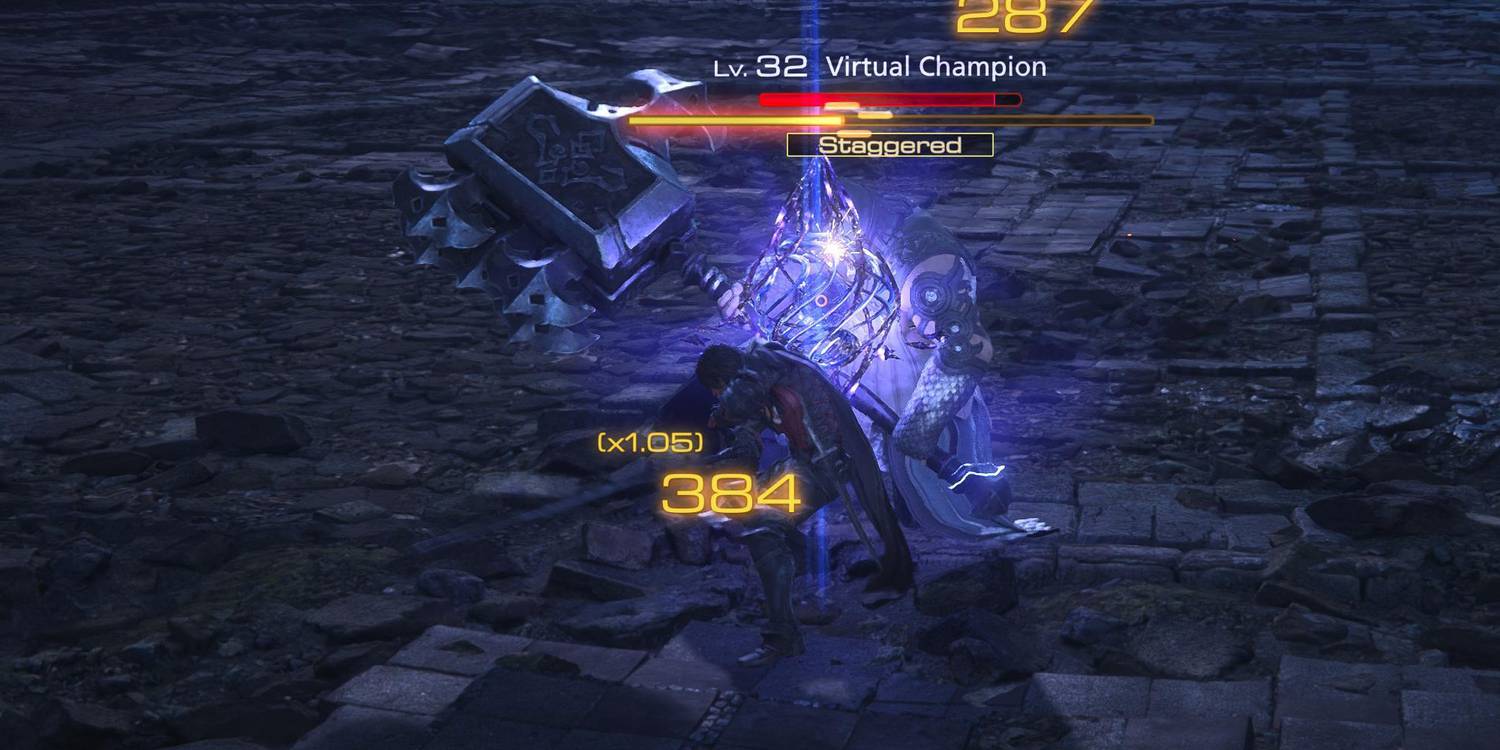The width and height of the screenshot is (1500, 750).
Task: Select the damage number 384
Action: coord(730,492)
